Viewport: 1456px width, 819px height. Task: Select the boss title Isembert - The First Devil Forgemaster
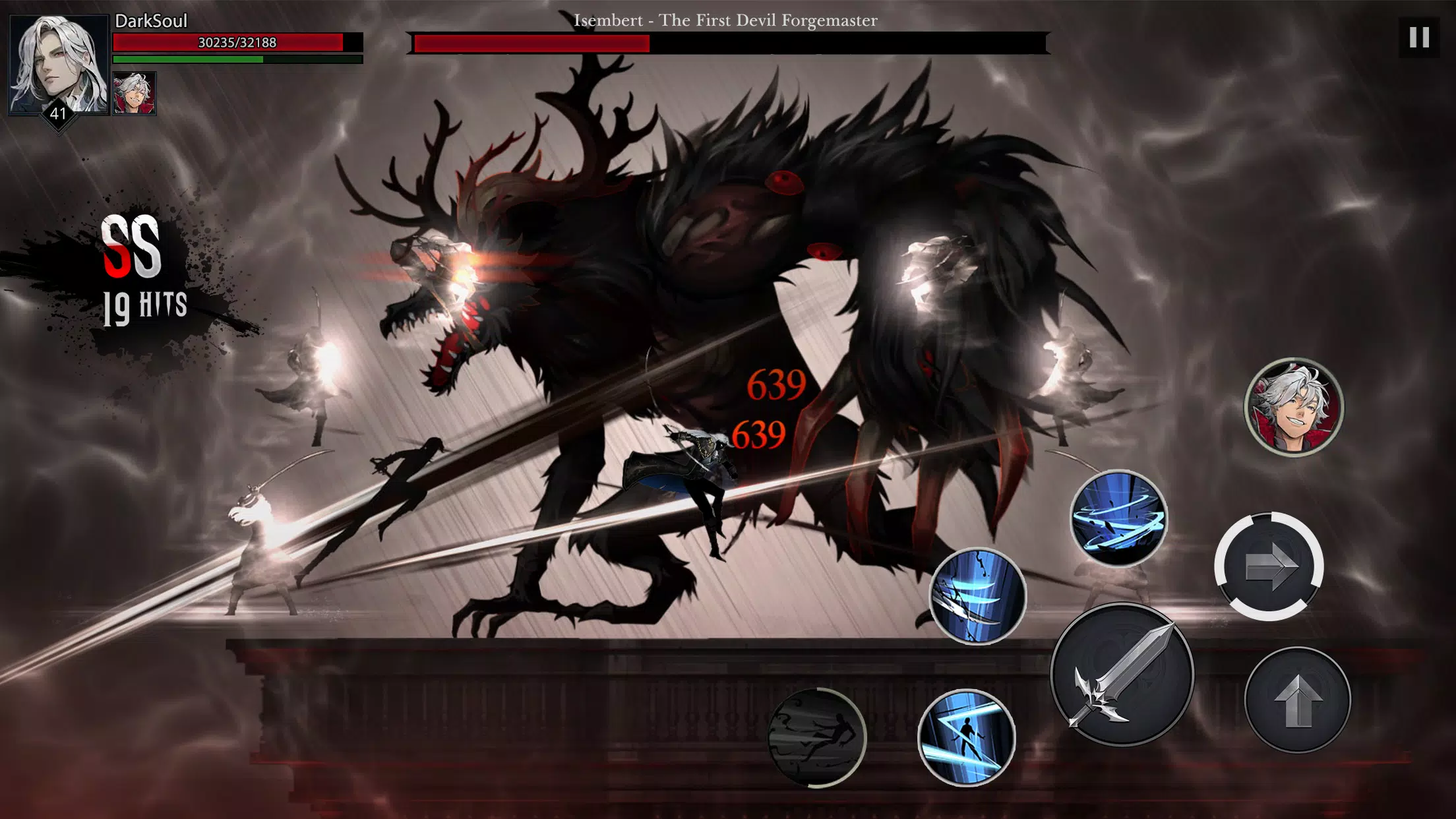tap(725, 20)
